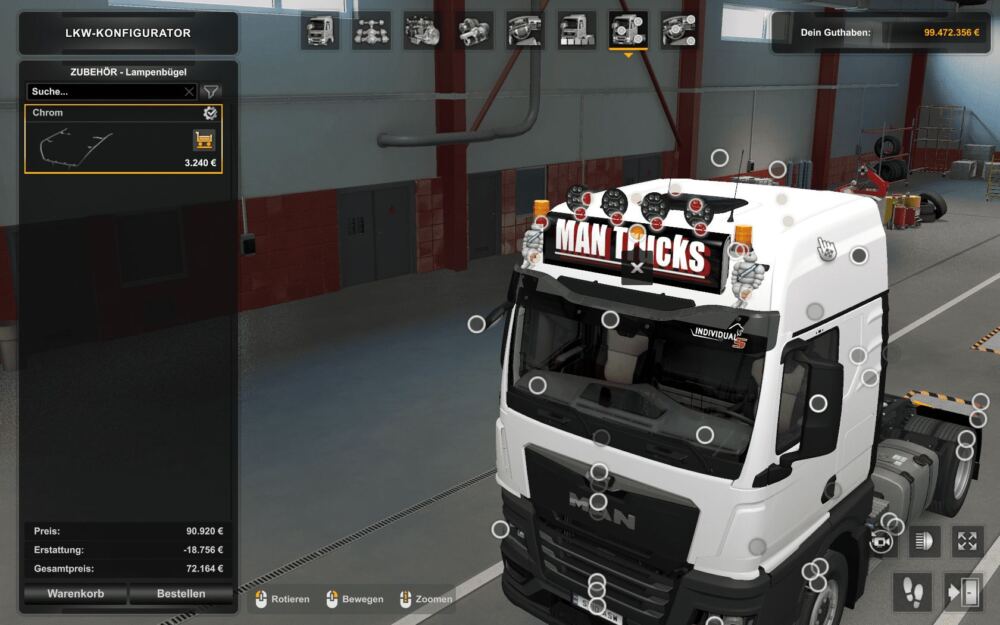Viewport: 1000px width, 625px height.
Task: Open the chassis configuration tab
Action: pos(372,30)
